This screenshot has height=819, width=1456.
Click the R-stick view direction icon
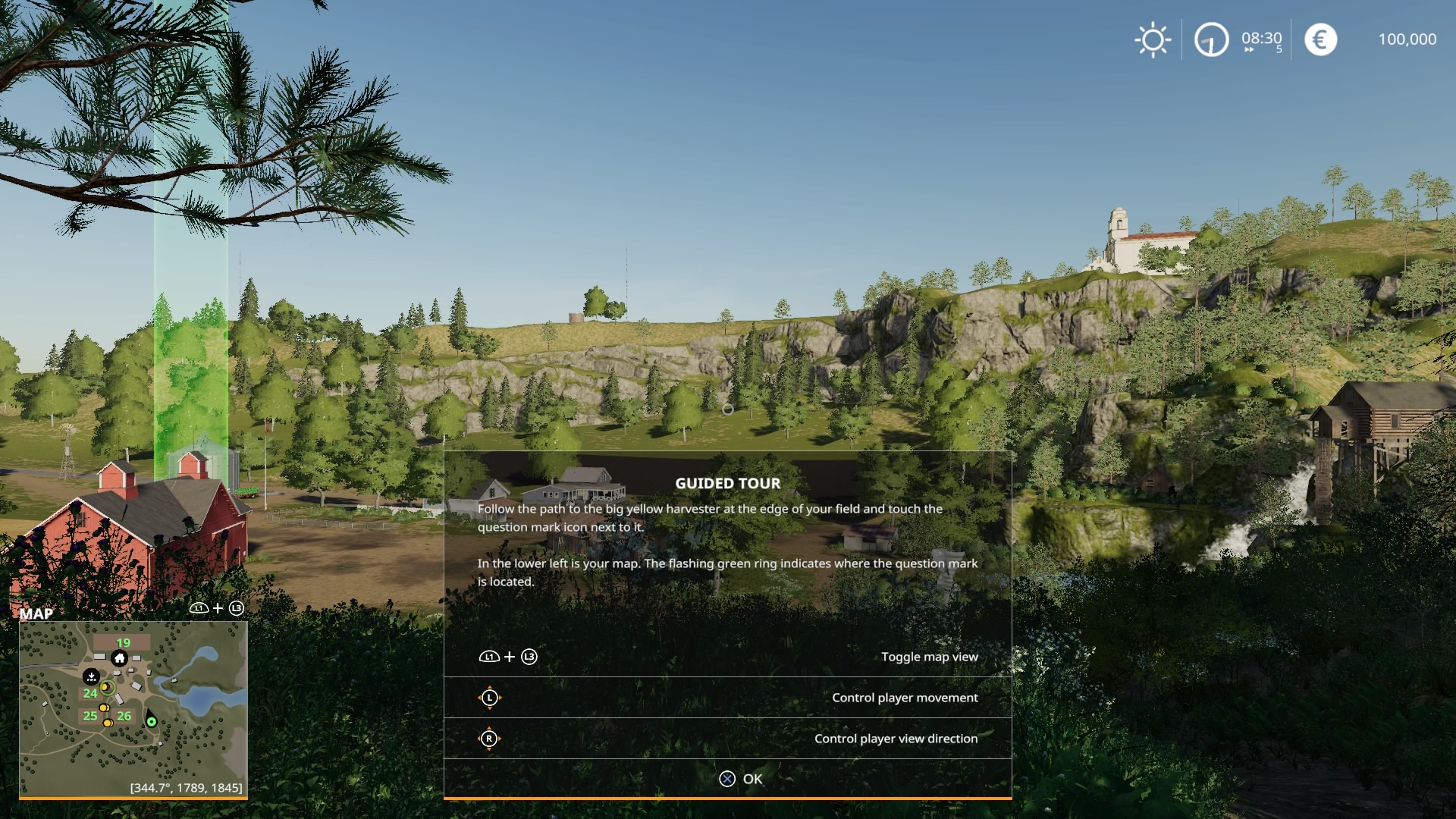[x=491, y=738]
